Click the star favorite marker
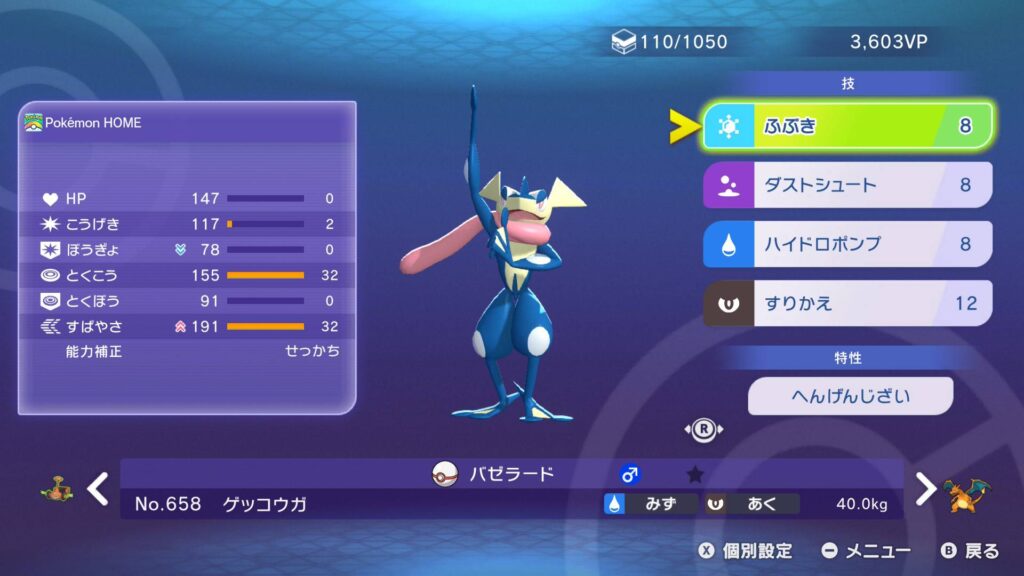The image size is (1024, 576). pos(695,475)
